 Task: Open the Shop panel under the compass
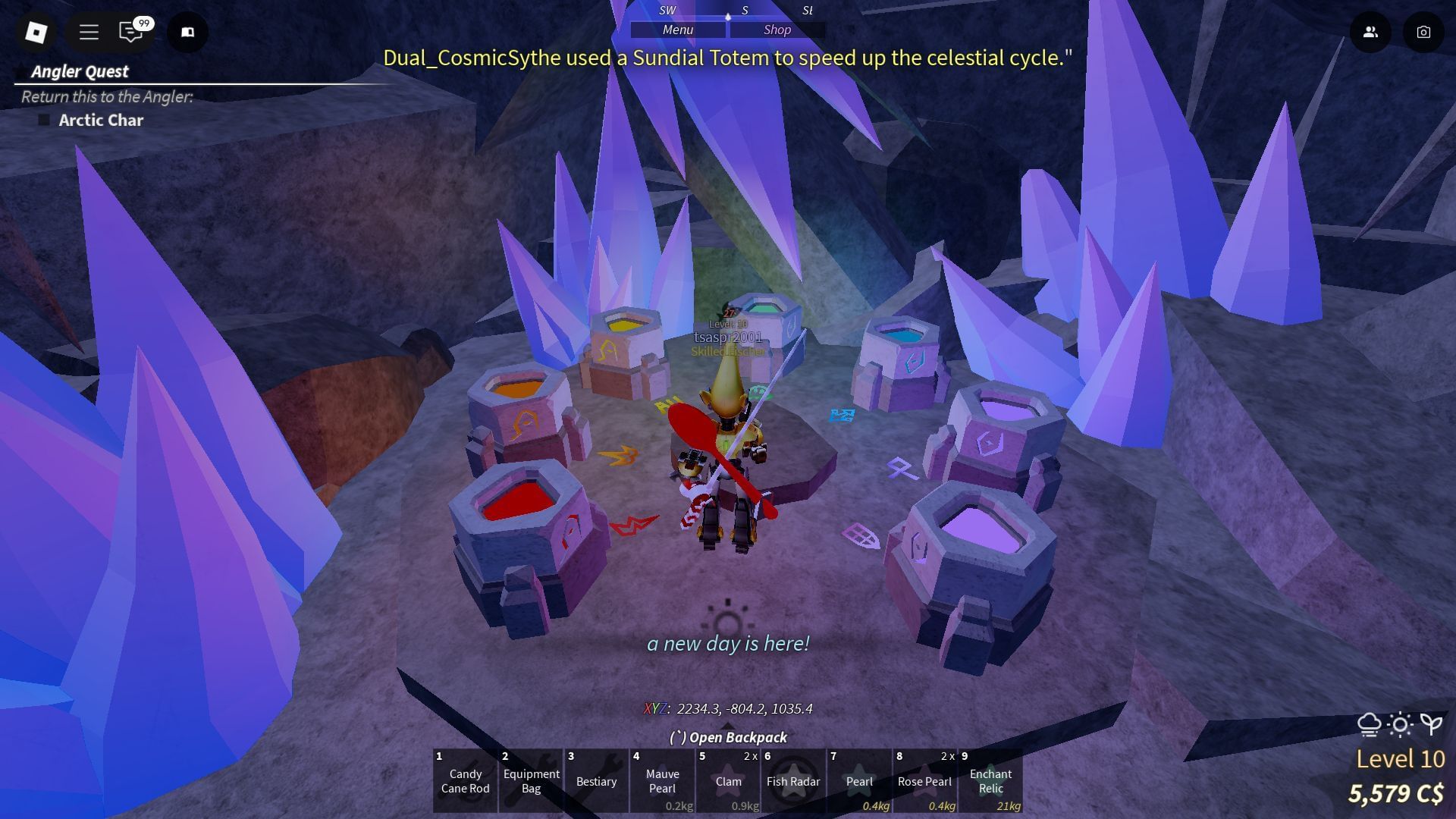click(x=776, y=30)
